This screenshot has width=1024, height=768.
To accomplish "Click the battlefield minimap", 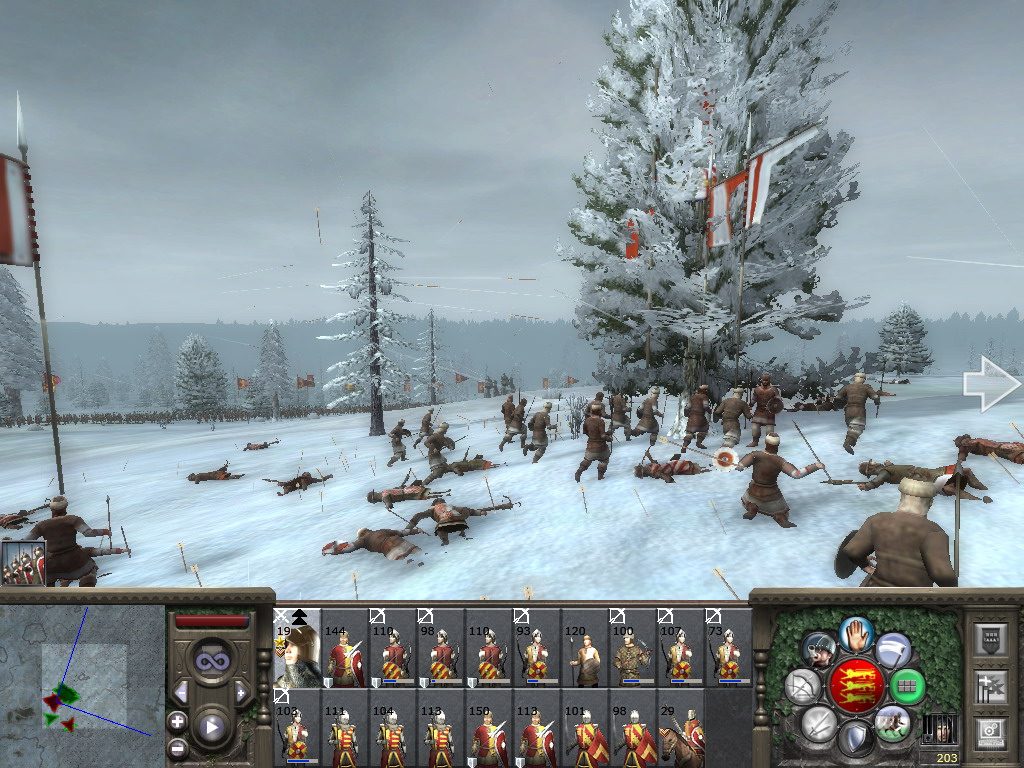I will pos(82,686).
